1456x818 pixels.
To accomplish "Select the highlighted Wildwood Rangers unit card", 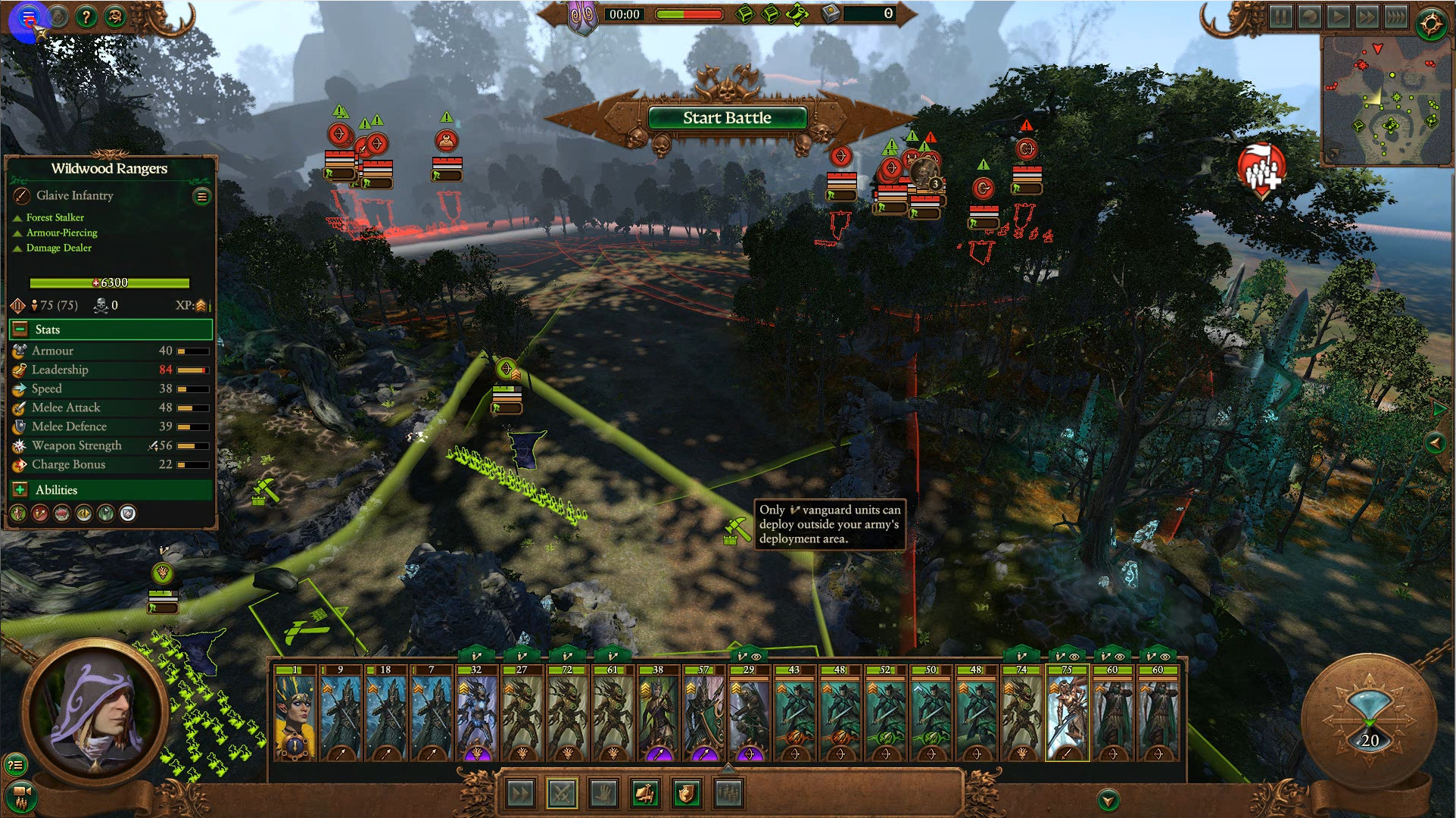I will click(1067, 713).
